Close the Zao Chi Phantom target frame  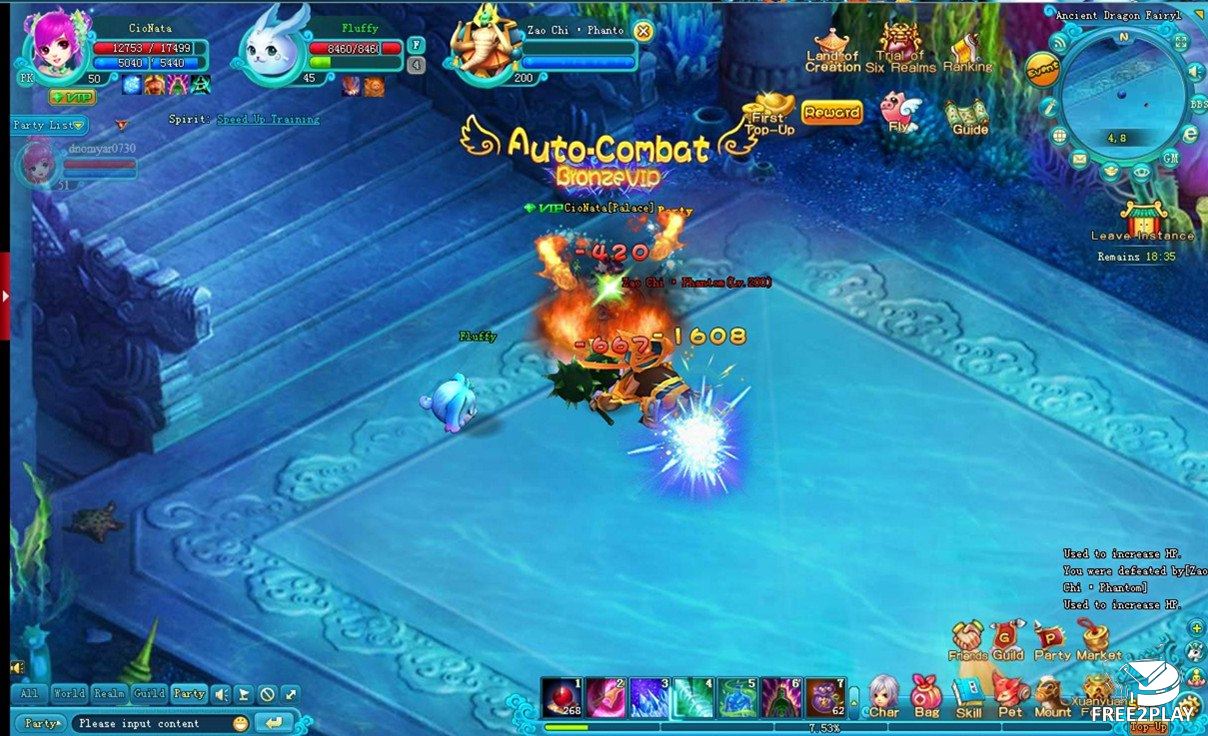[x=643, y=31]
